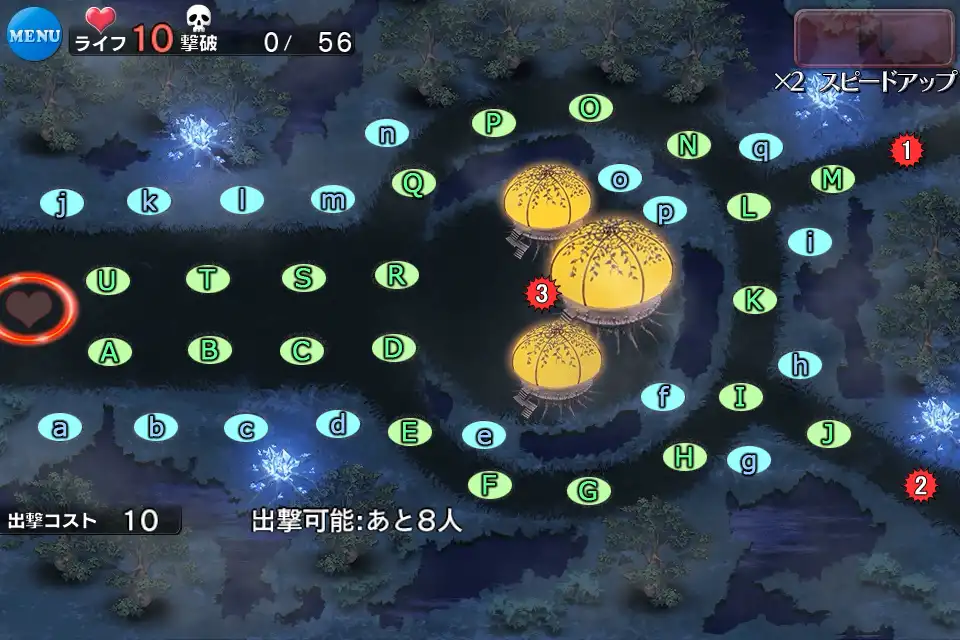This screenshot has width=960, height=640.
Task: Choose blue ranged slot d
Action: 338,424
